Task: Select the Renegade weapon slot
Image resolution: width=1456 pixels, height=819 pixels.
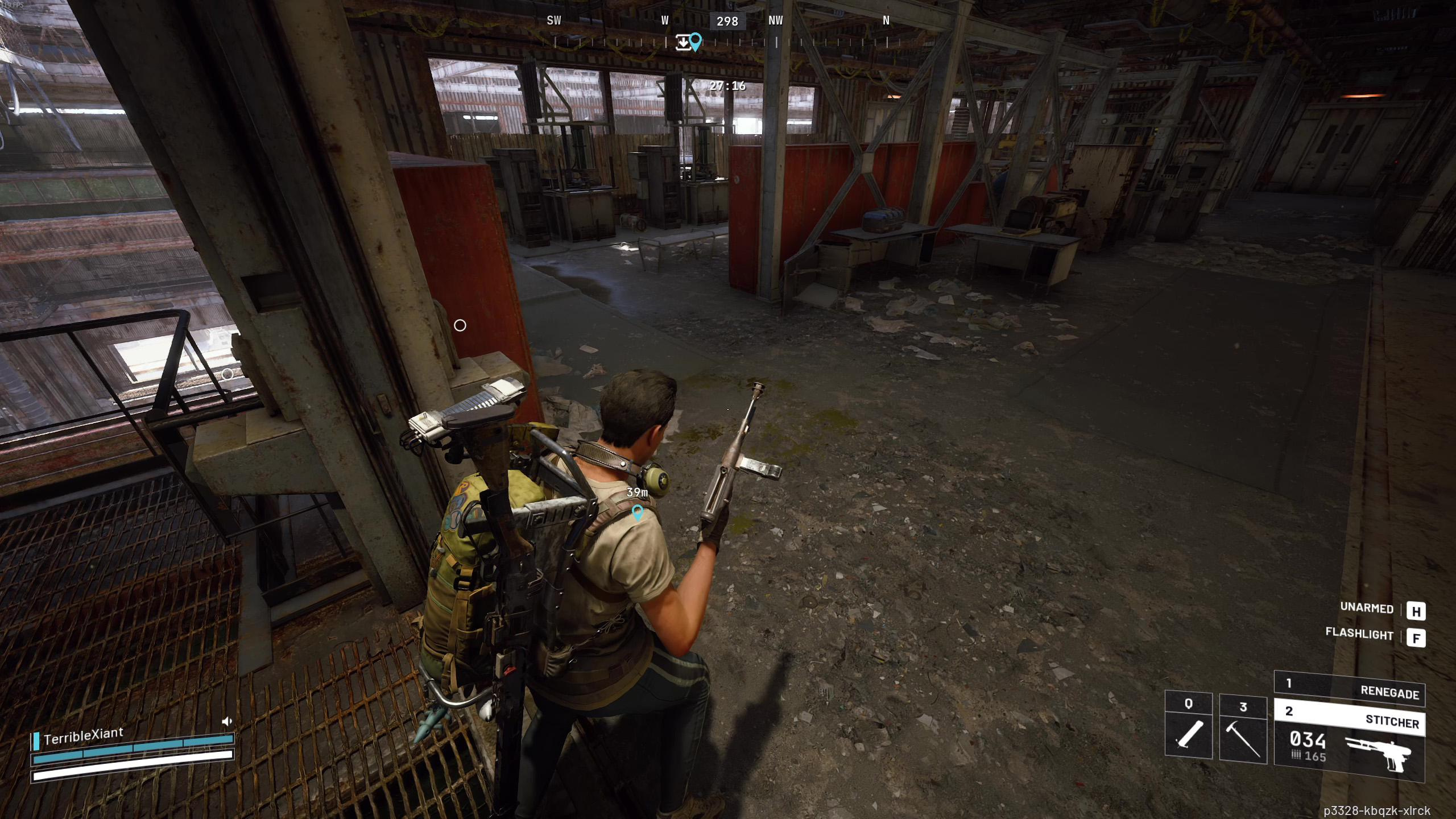Action: tap(1349, 688)
